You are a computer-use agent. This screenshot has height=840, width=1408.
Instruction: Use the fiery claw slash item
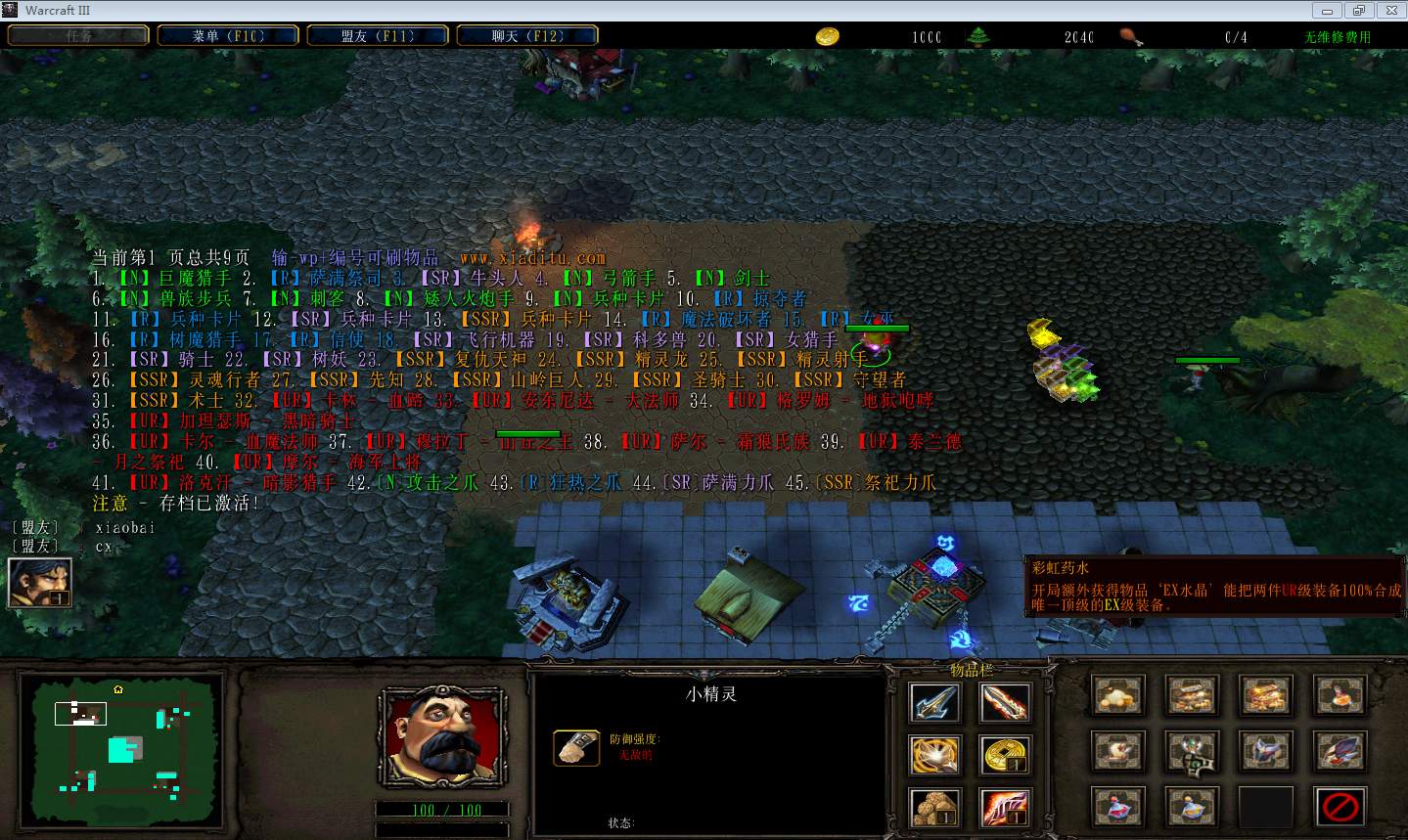point(1005,808)
